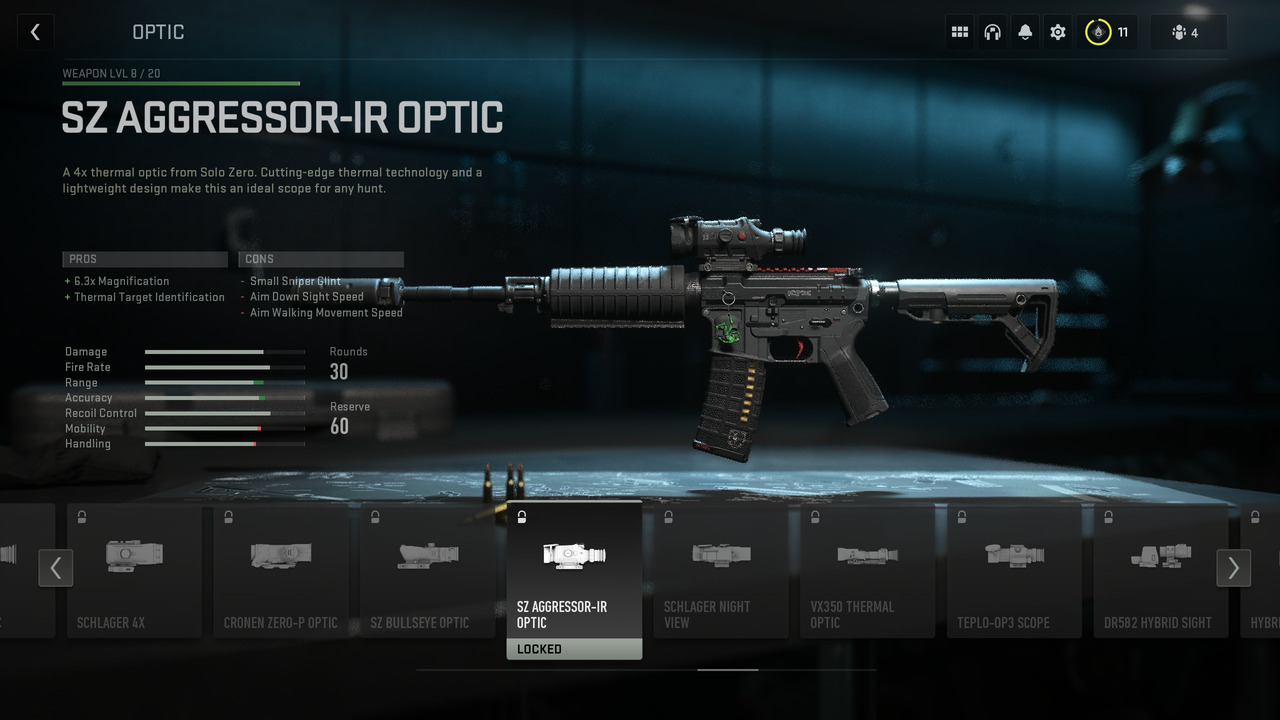The height and width of the screenshot is (720, 1280).
Task: Click the battle pass token counter showing 11
Action: pyautogui.click(x=1106, y=31)
